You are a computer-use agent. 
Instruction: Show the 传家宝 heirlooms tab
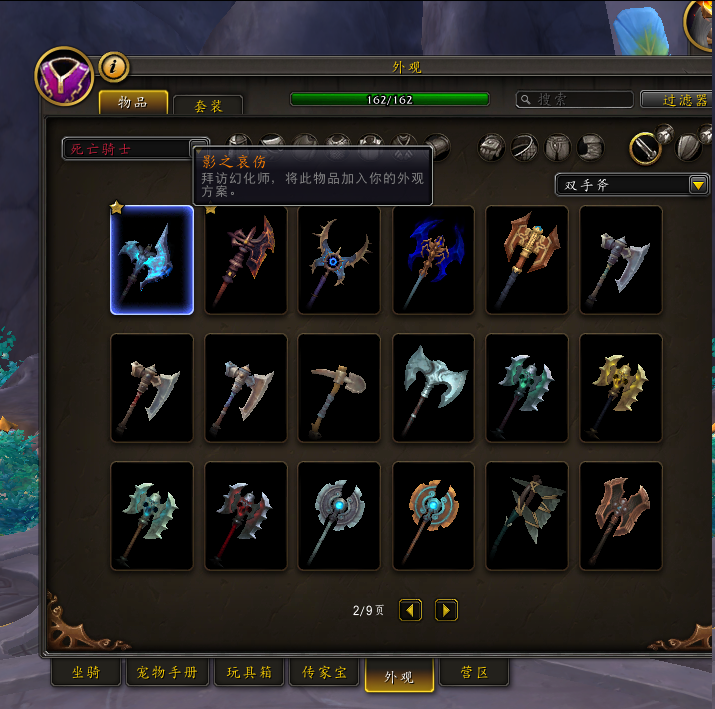tap(325, 673)
